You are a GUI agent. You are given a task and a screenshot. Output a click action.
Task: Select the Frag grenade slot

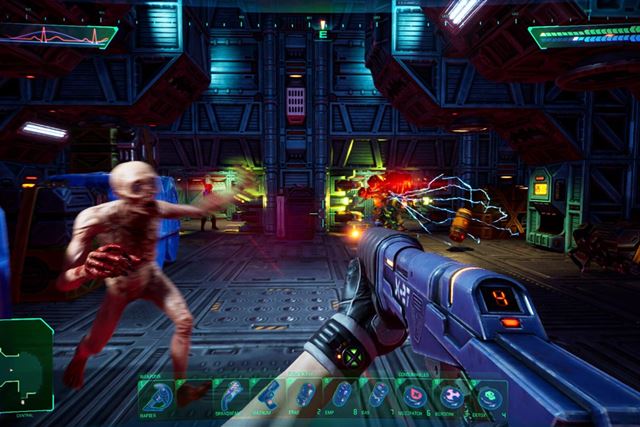click(x=307, y=396)
